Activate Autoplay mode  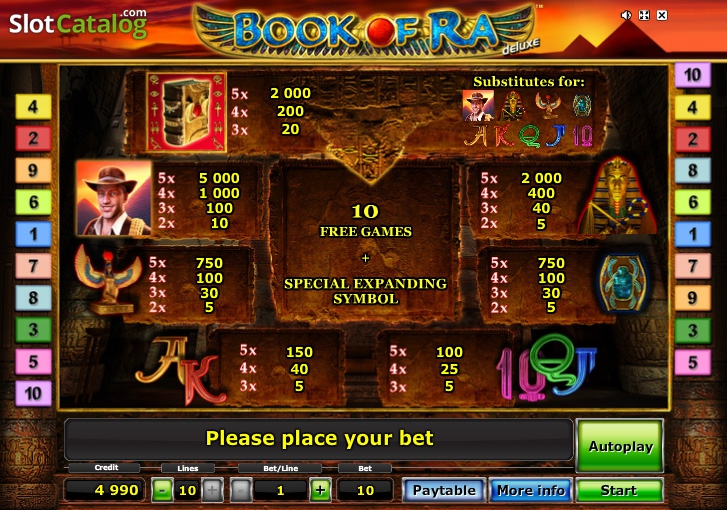click(x=619, y=446)
